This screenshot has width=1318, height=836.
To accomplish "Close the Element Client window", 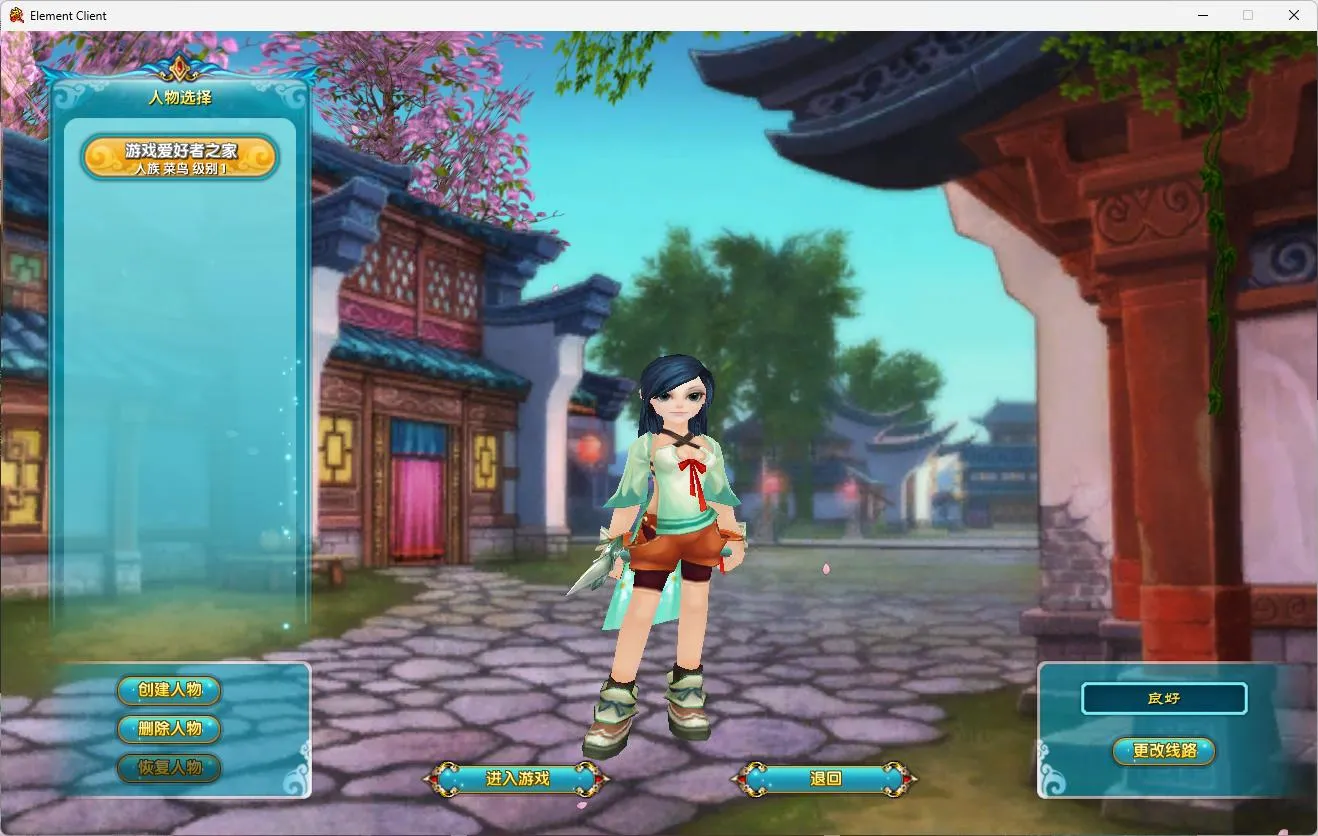I will (x=1294, y=15).
